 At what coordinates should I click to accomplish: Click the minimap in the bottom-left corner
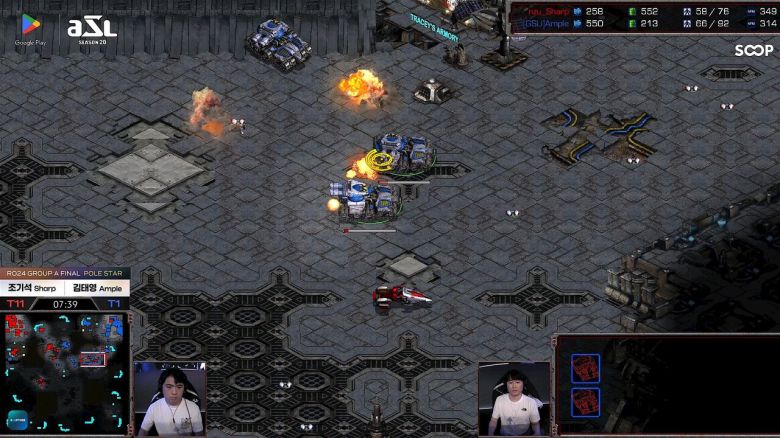(65, 372)
